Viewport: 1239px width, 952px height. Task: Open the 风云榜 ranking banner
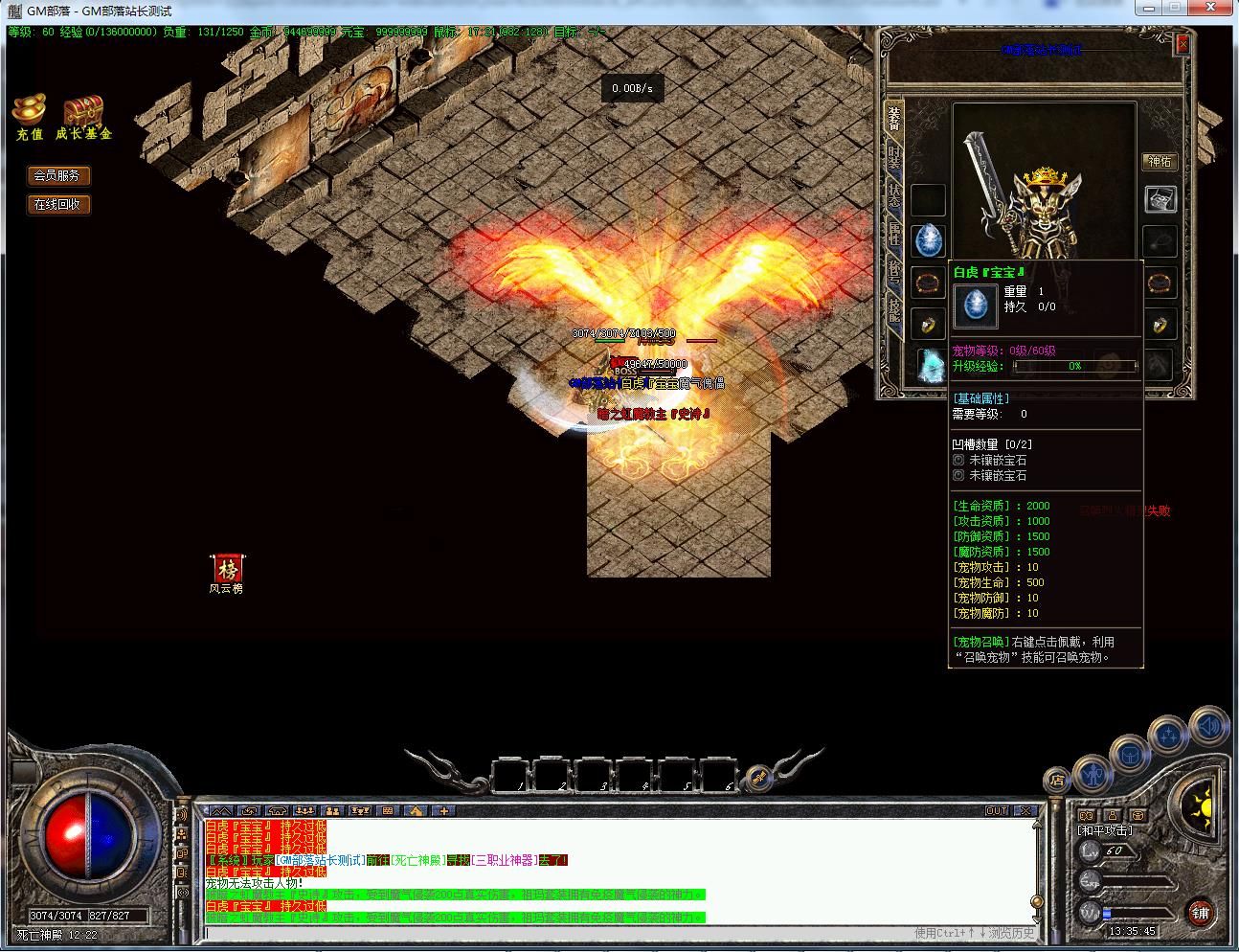[x=227, y=571]
